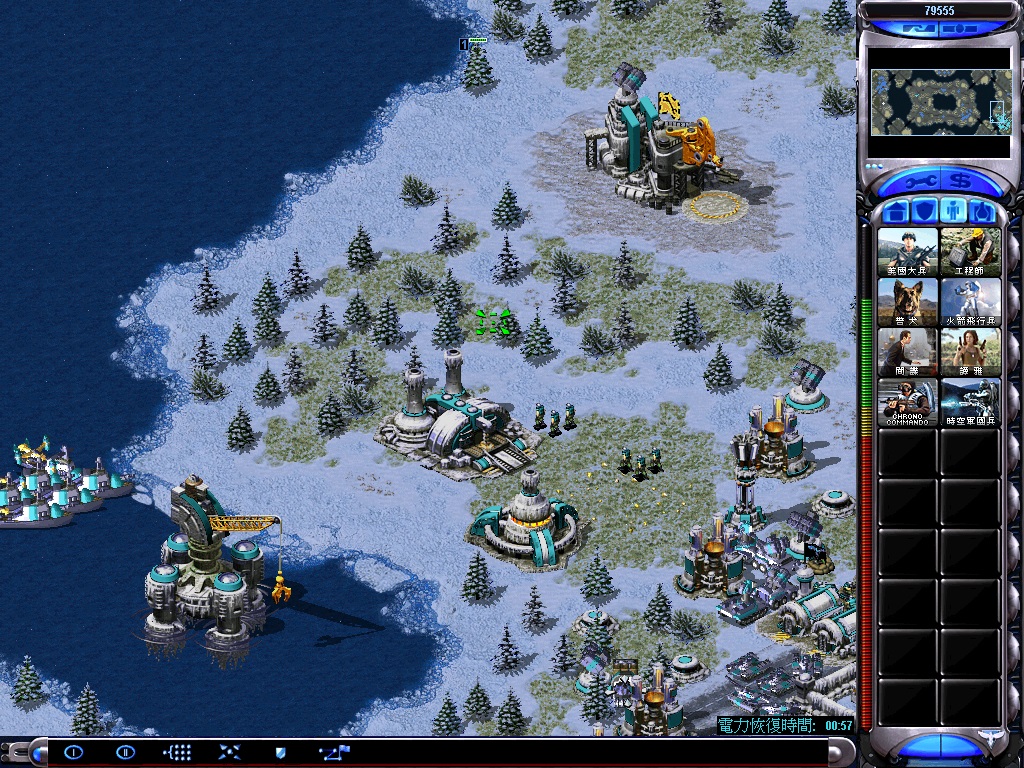Train a GI (美國大兵) infantry unit

908,251
